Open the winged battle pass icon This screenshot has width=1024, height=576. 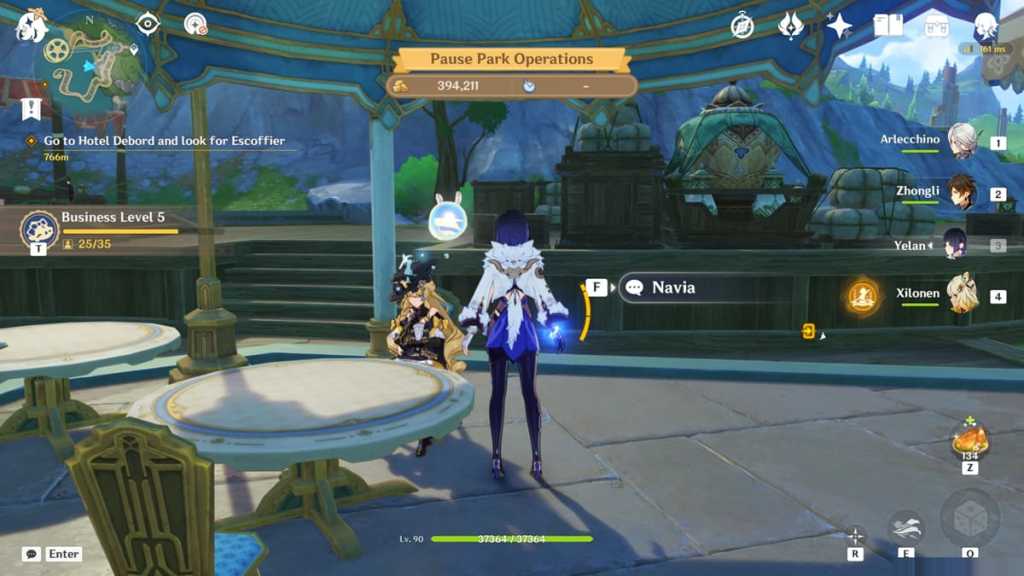click(x=791, y=26)
